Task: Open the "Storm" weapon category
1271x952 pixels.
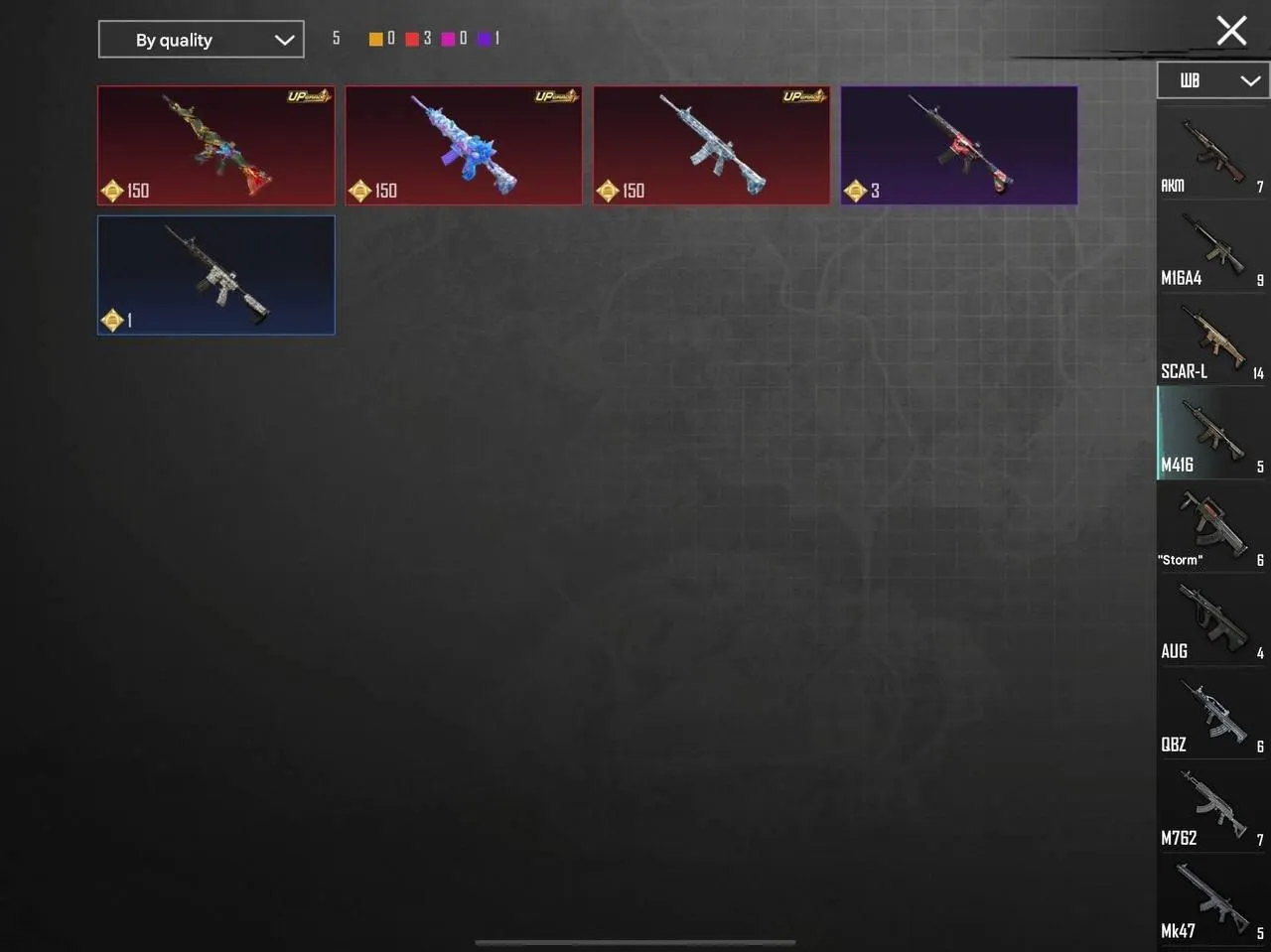Action: (x=1211, y=526)
